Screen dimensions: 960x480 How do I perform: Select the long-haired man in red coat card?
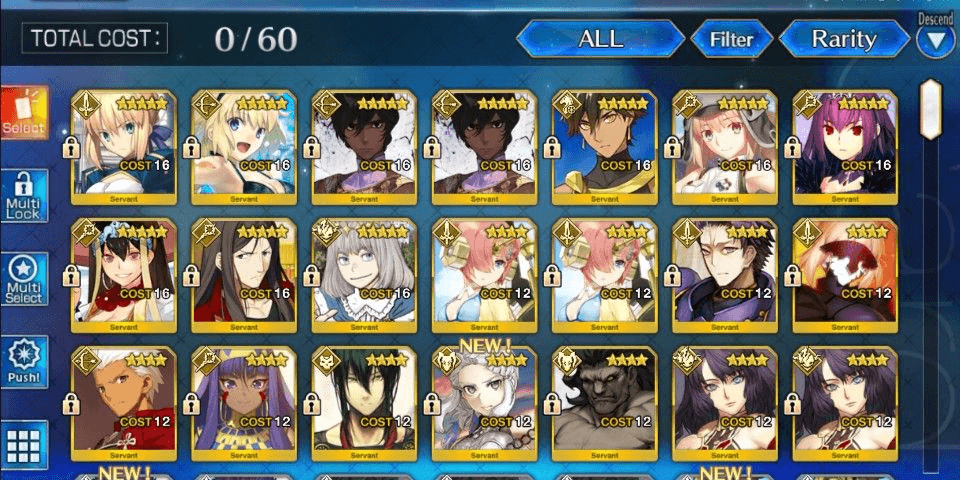point(245,272)
